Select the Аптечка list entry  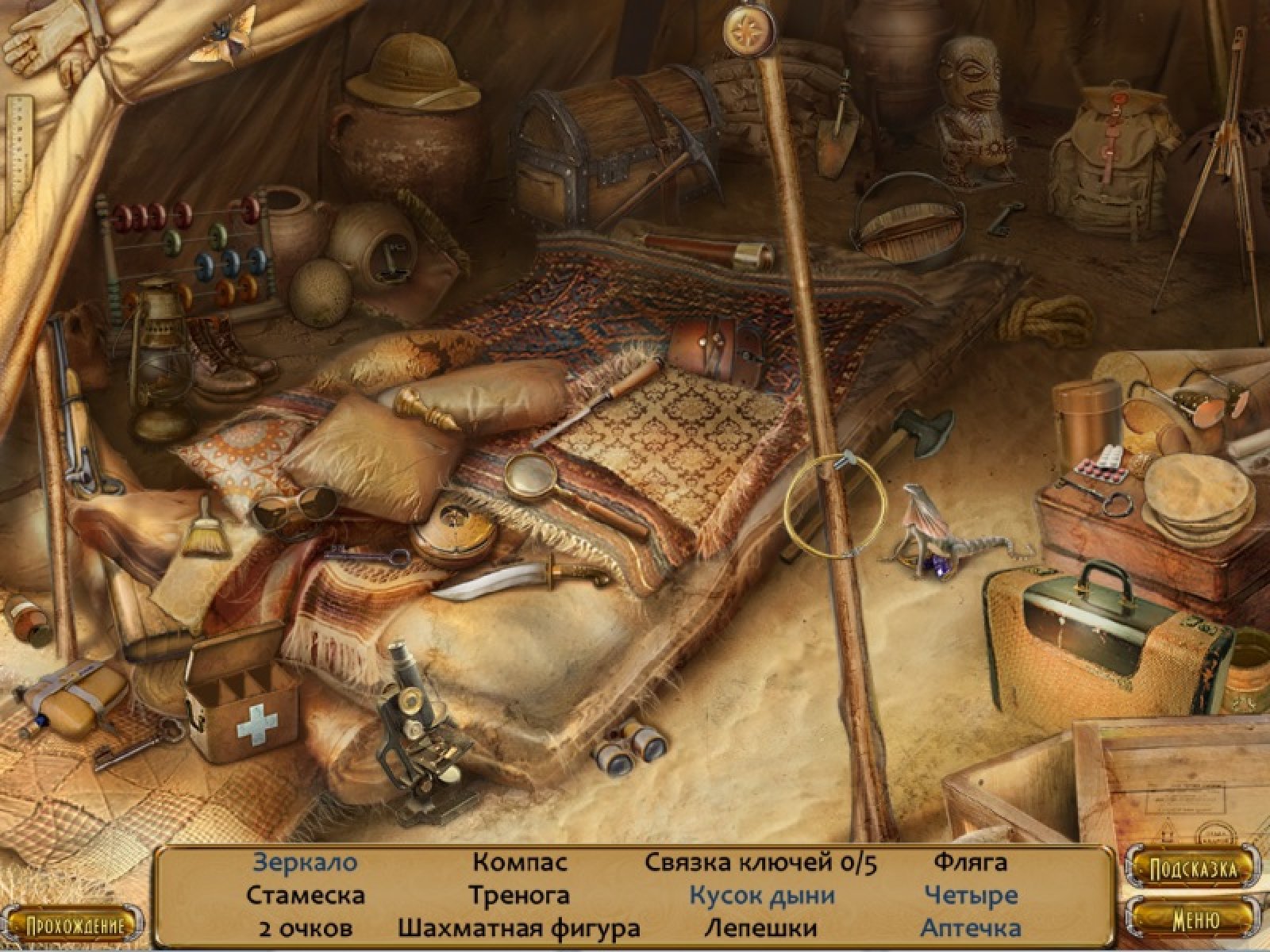[970, 927]
